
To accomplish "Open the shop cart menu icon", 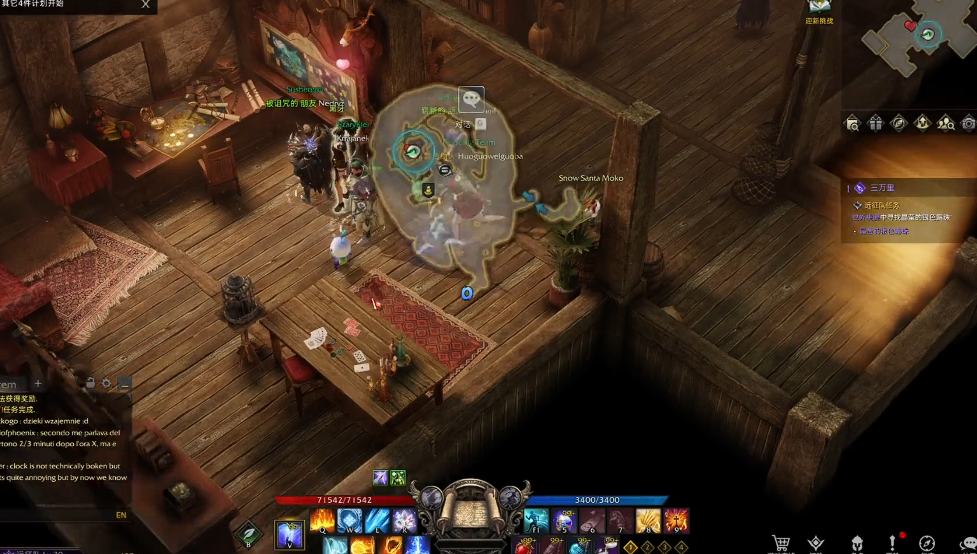I will [x=781, y=543].
